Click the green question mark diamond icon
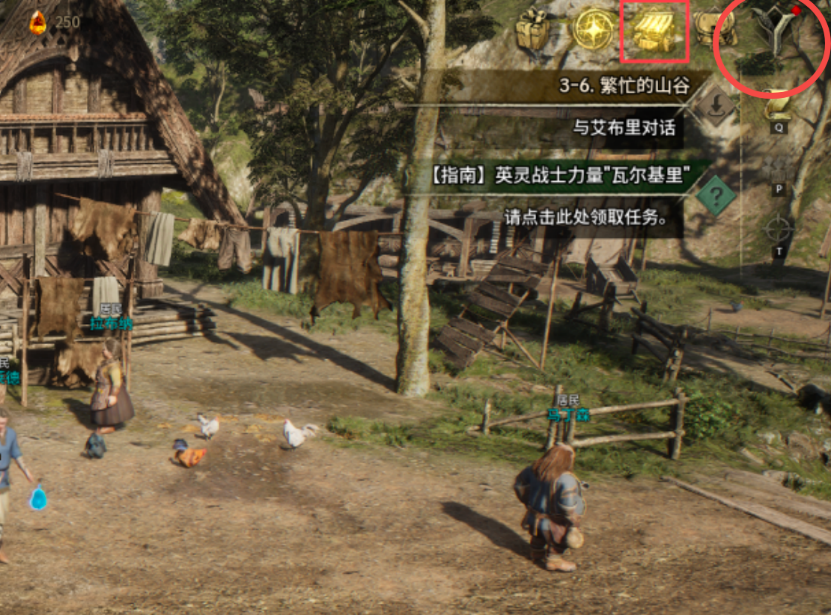The width and height of the screenshot is (831, 616). [716, 194]
